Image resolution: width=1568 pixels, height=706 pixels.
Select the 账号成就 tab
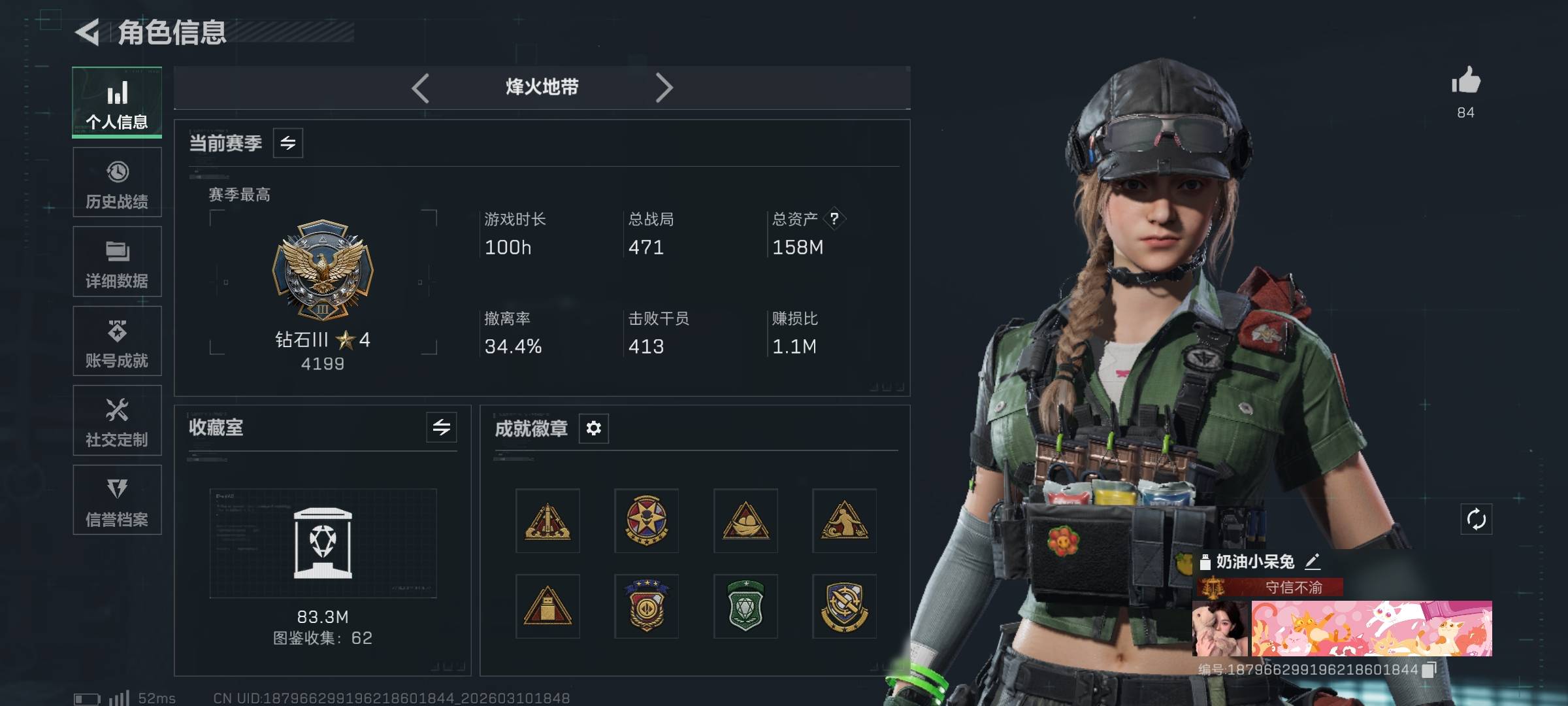tap(117, 341)
